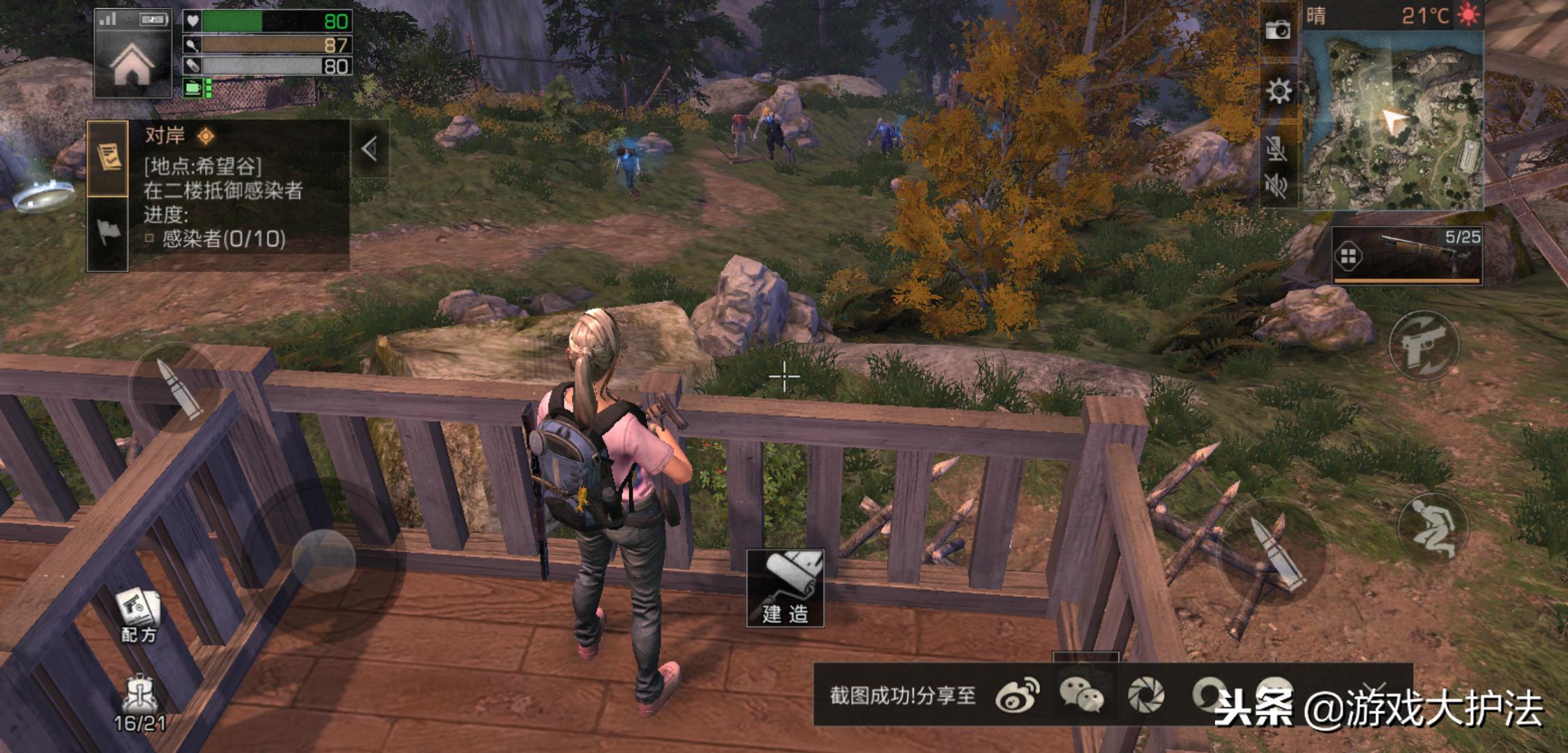Switch to the flag tab

click(108, 233)
